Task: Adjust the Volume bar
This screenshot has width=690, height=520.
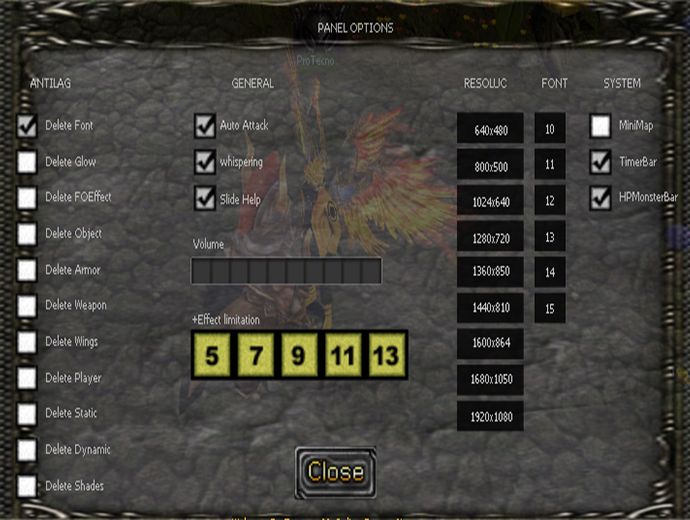Action: (286, 271)
